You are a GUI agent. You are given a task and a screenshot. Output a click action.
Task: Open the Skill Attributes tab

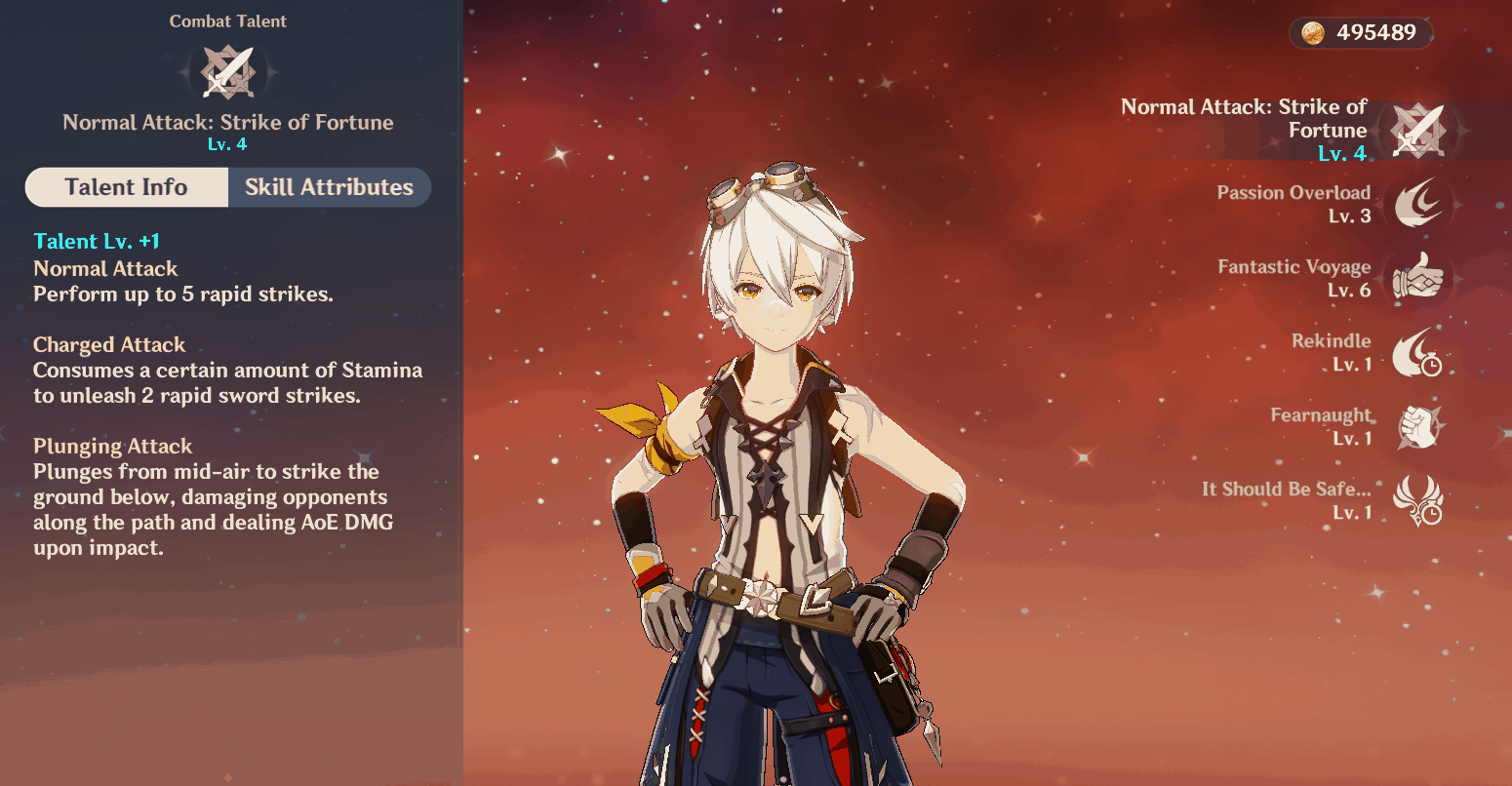point(329,187)
